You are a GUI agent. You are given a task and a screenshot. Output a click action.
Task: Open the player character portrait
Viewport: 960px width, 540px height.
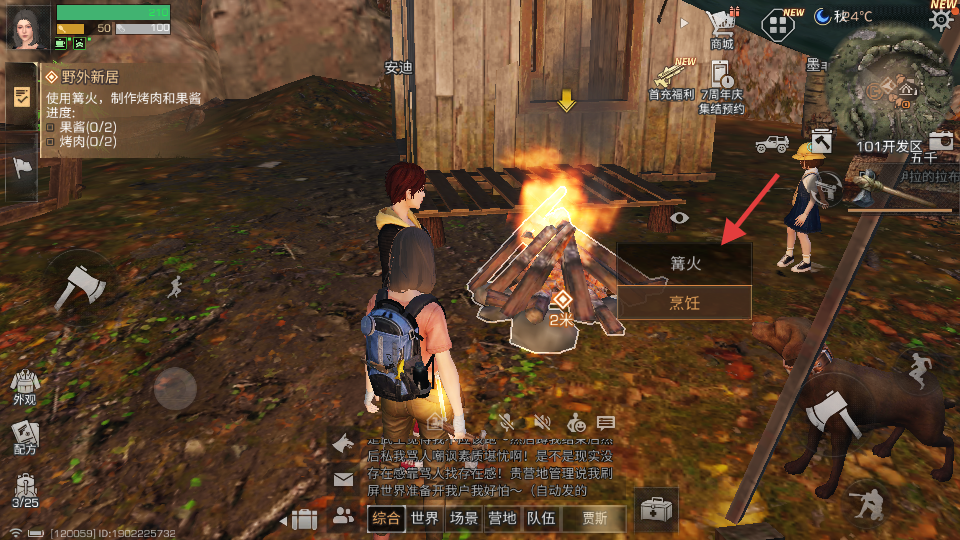pos(26,27)
